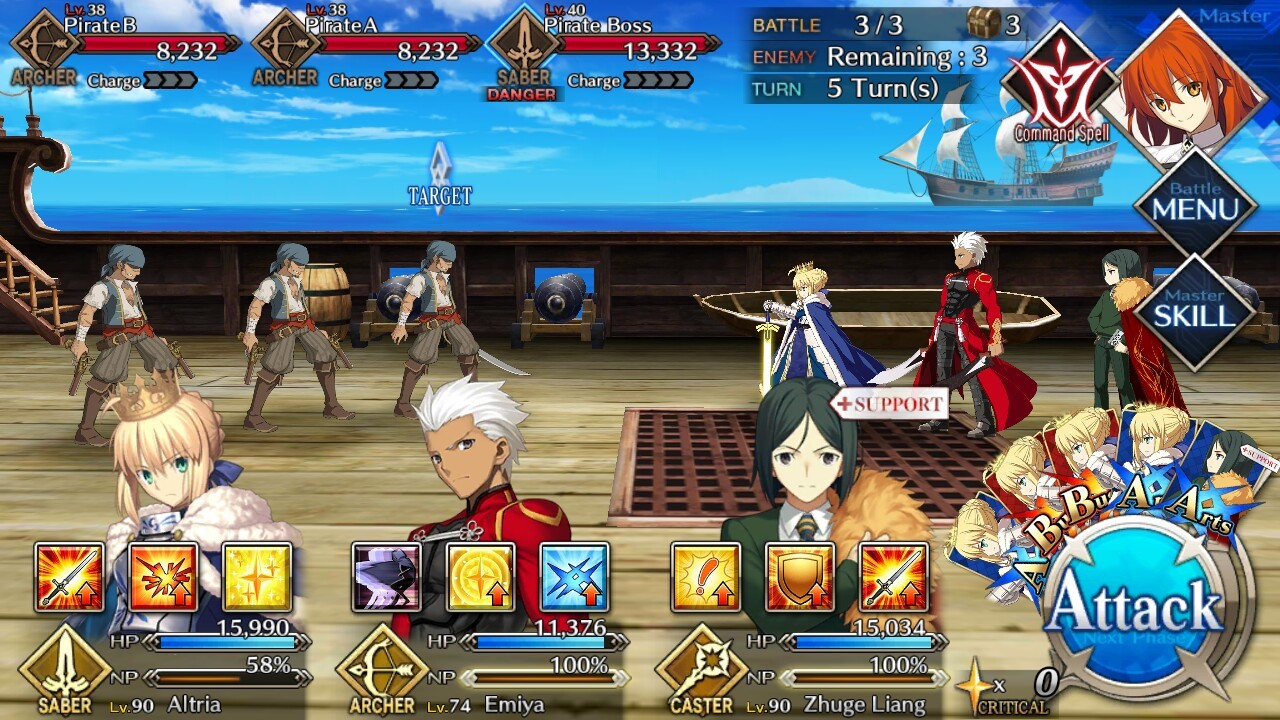
Task: Activate Zhuge Liang's exclamation mark skill
Action: 706,577
